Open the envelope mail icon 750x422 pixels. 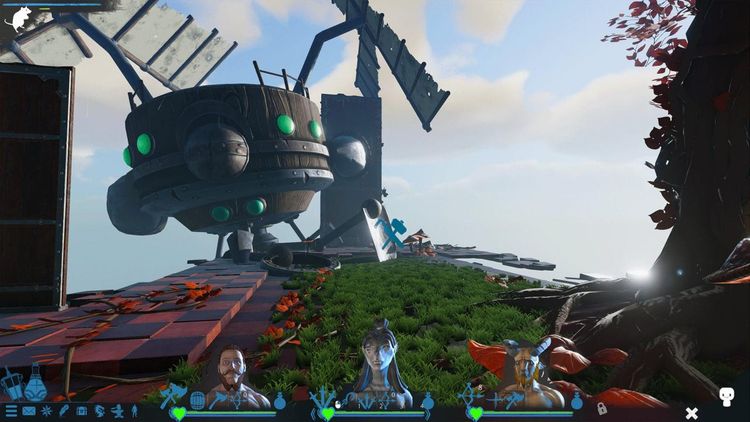pyautogui.click(x=29, y=411)
